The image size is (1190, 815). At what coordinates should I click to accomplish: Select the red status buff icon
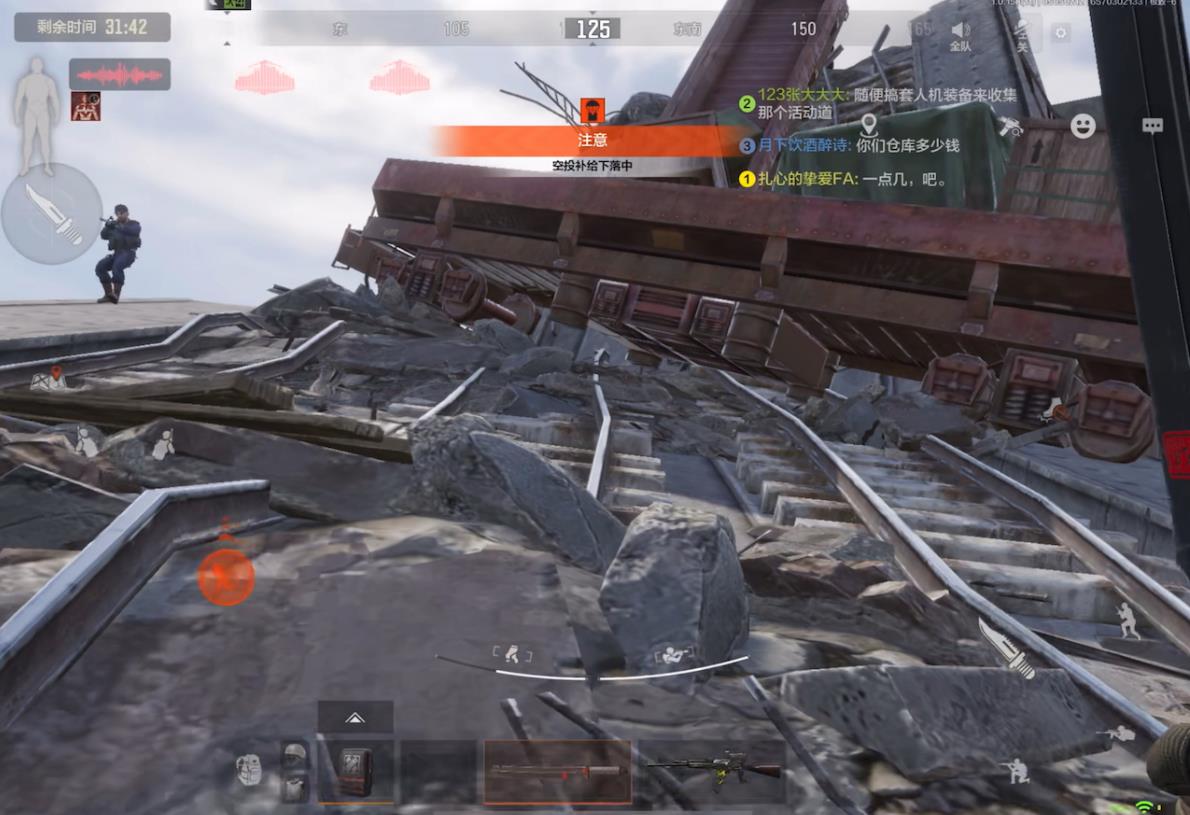[x=85, y=106]
